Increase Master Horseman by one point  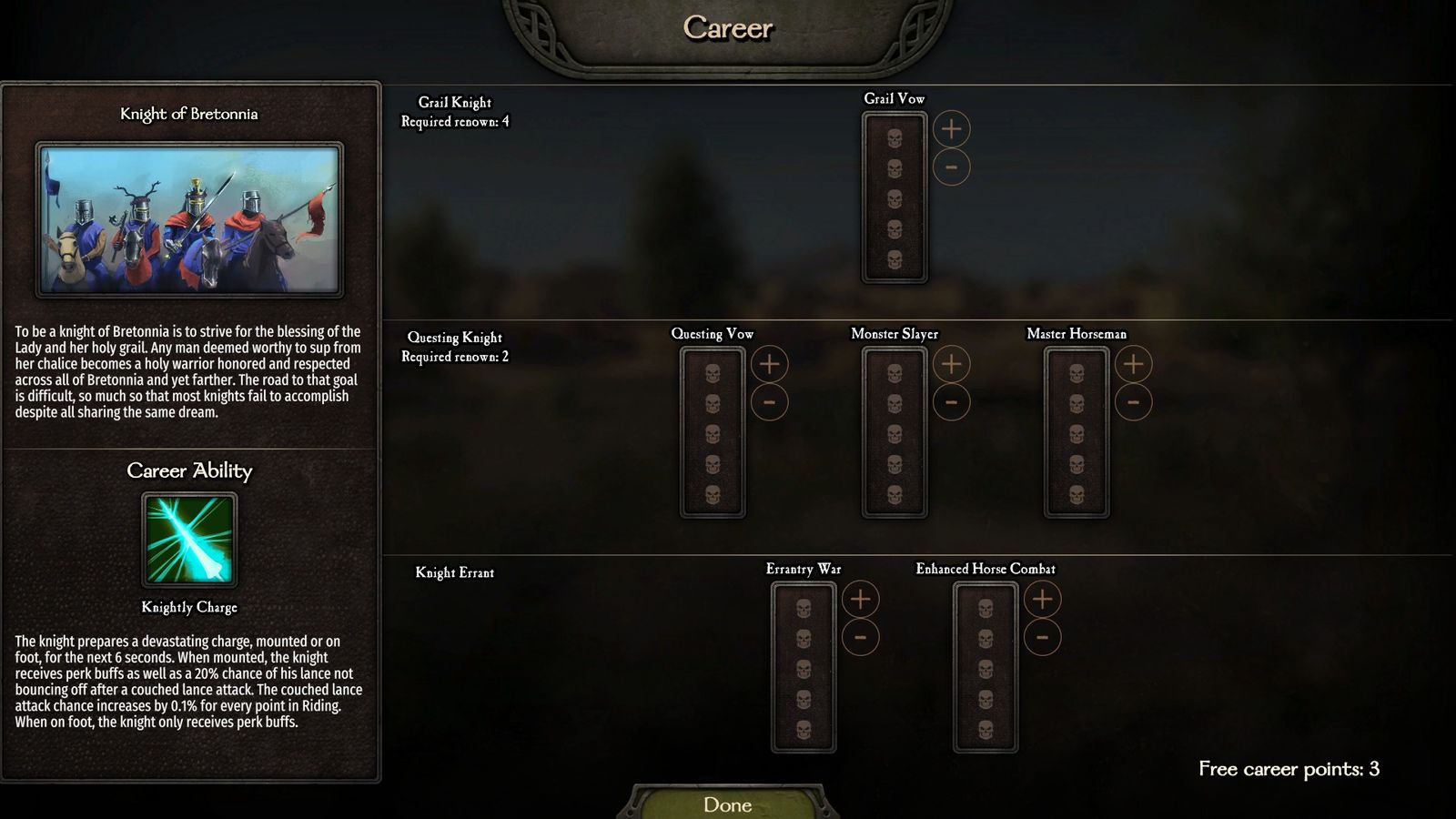pos(1133,364)
